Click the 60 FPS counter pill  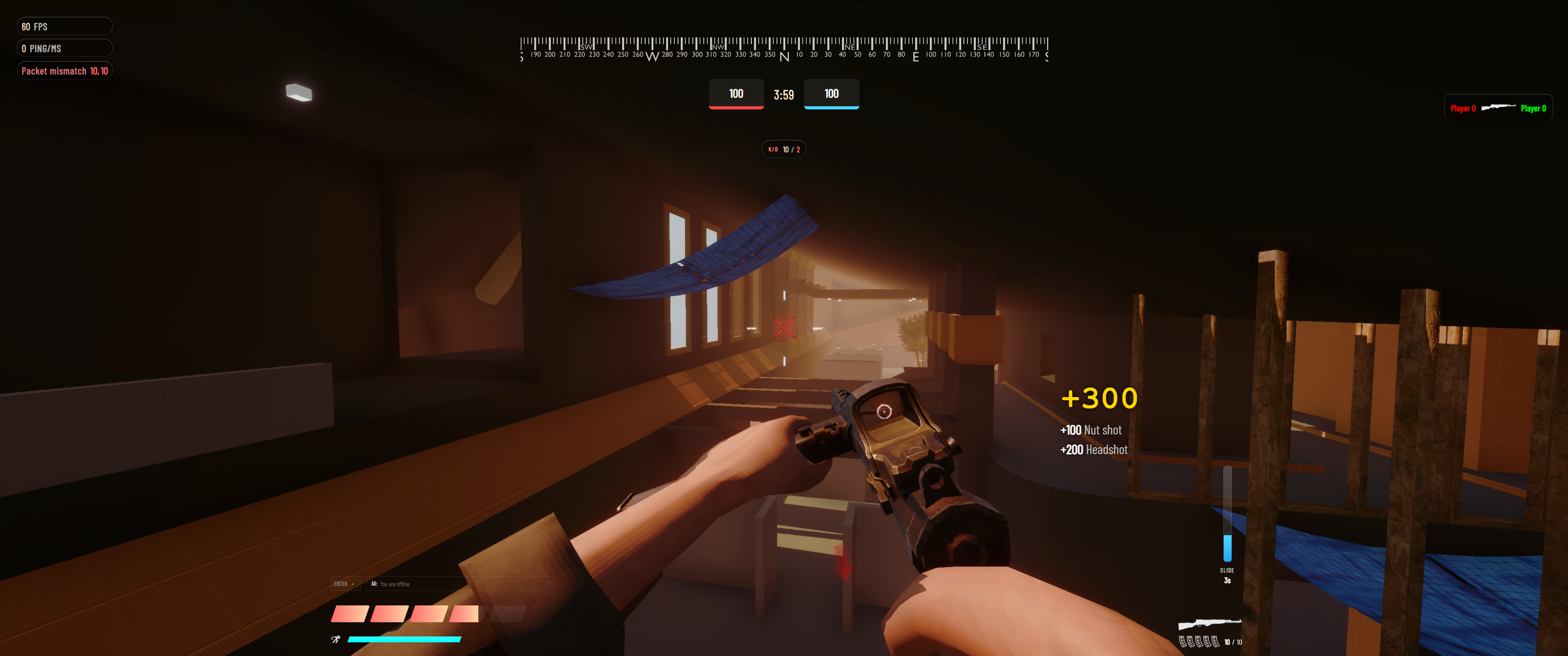click(x=65, y=26)
